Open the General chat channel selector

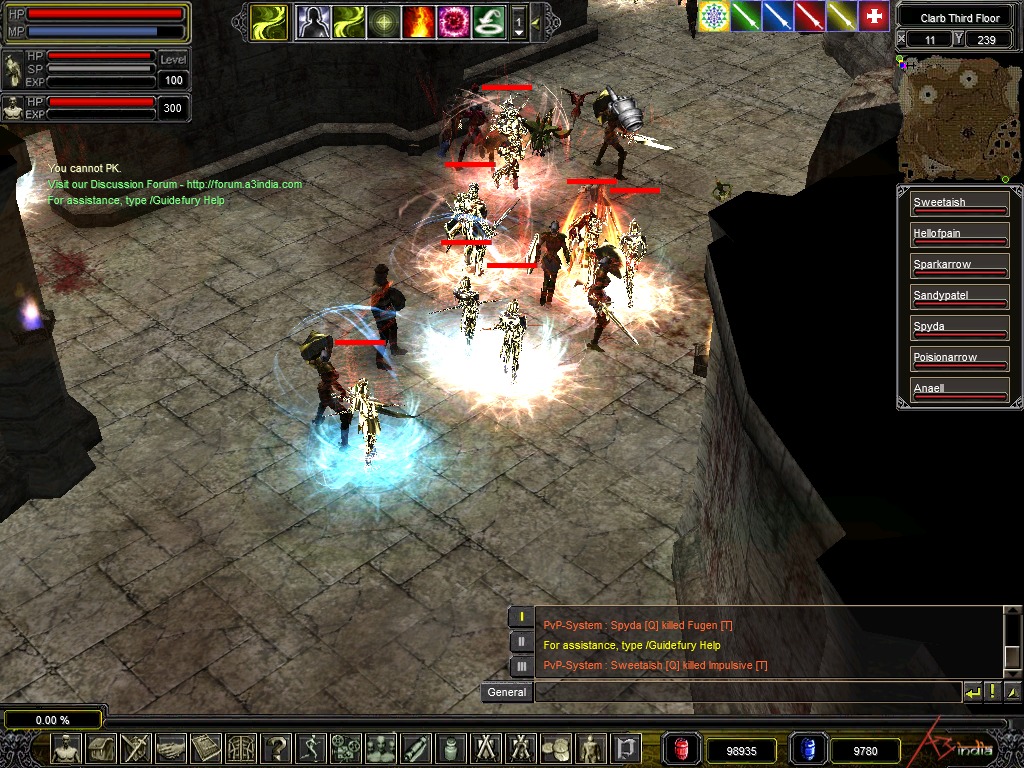[506, 692]
